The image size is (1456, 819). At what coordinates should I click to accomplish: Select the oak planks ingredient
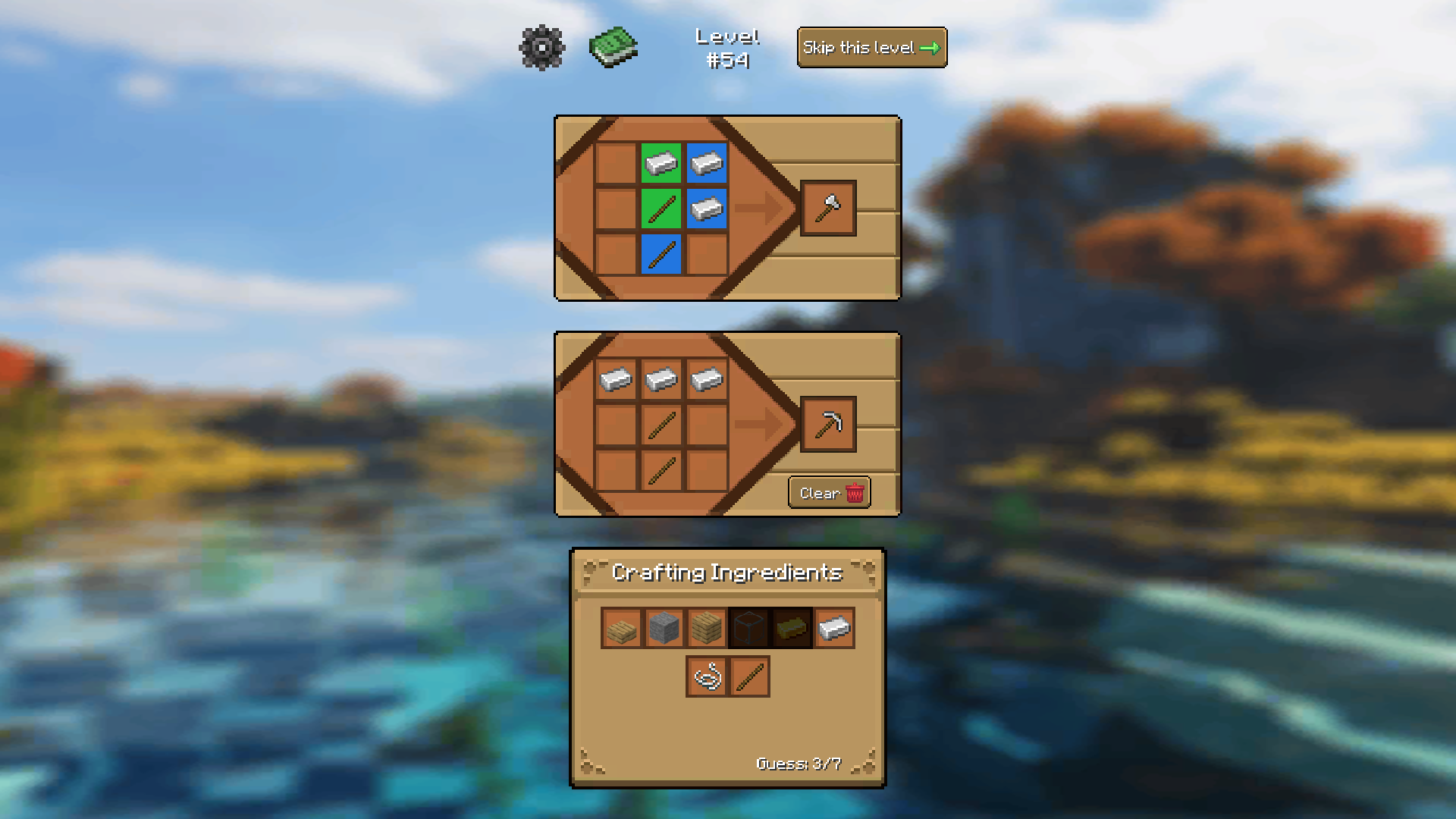click(x=706, y=628)
